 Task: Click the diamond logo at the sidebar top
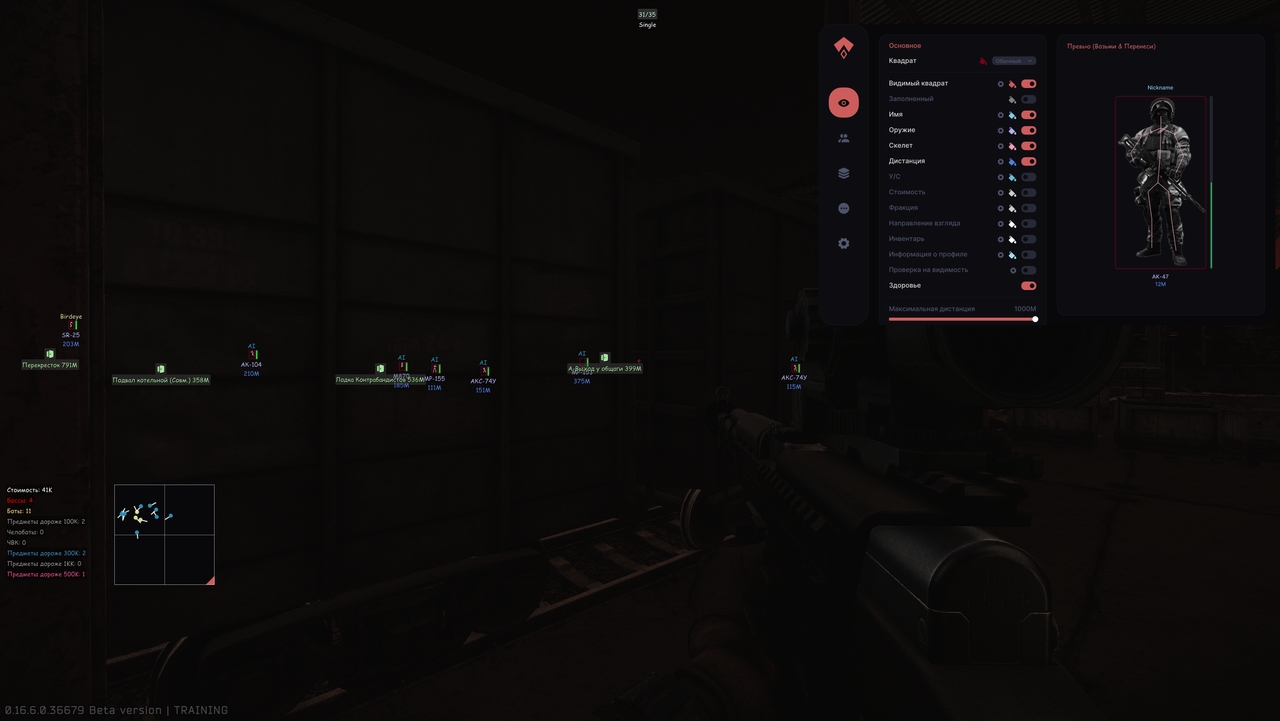point(843,47)
